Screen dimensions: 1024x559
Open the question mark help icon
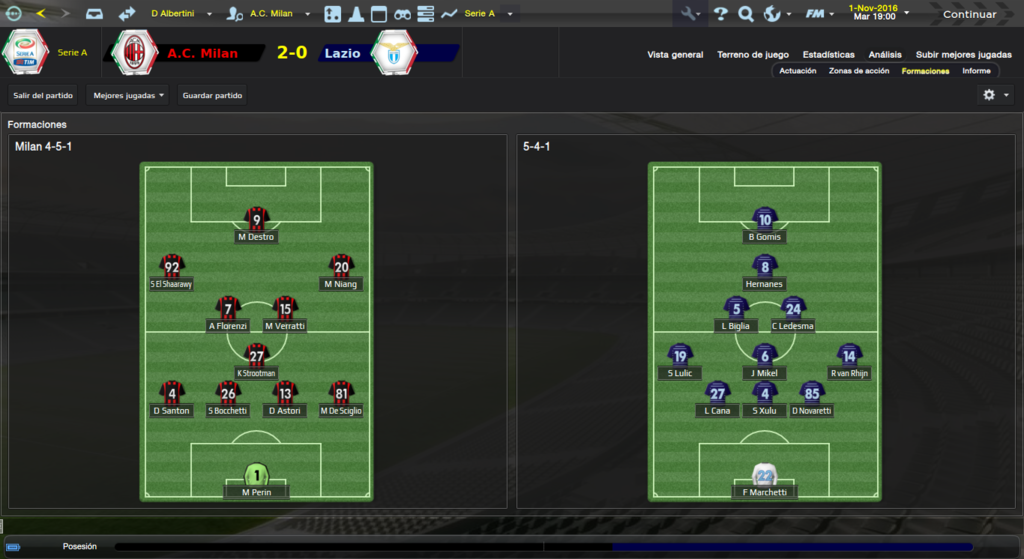pos(720,14)
